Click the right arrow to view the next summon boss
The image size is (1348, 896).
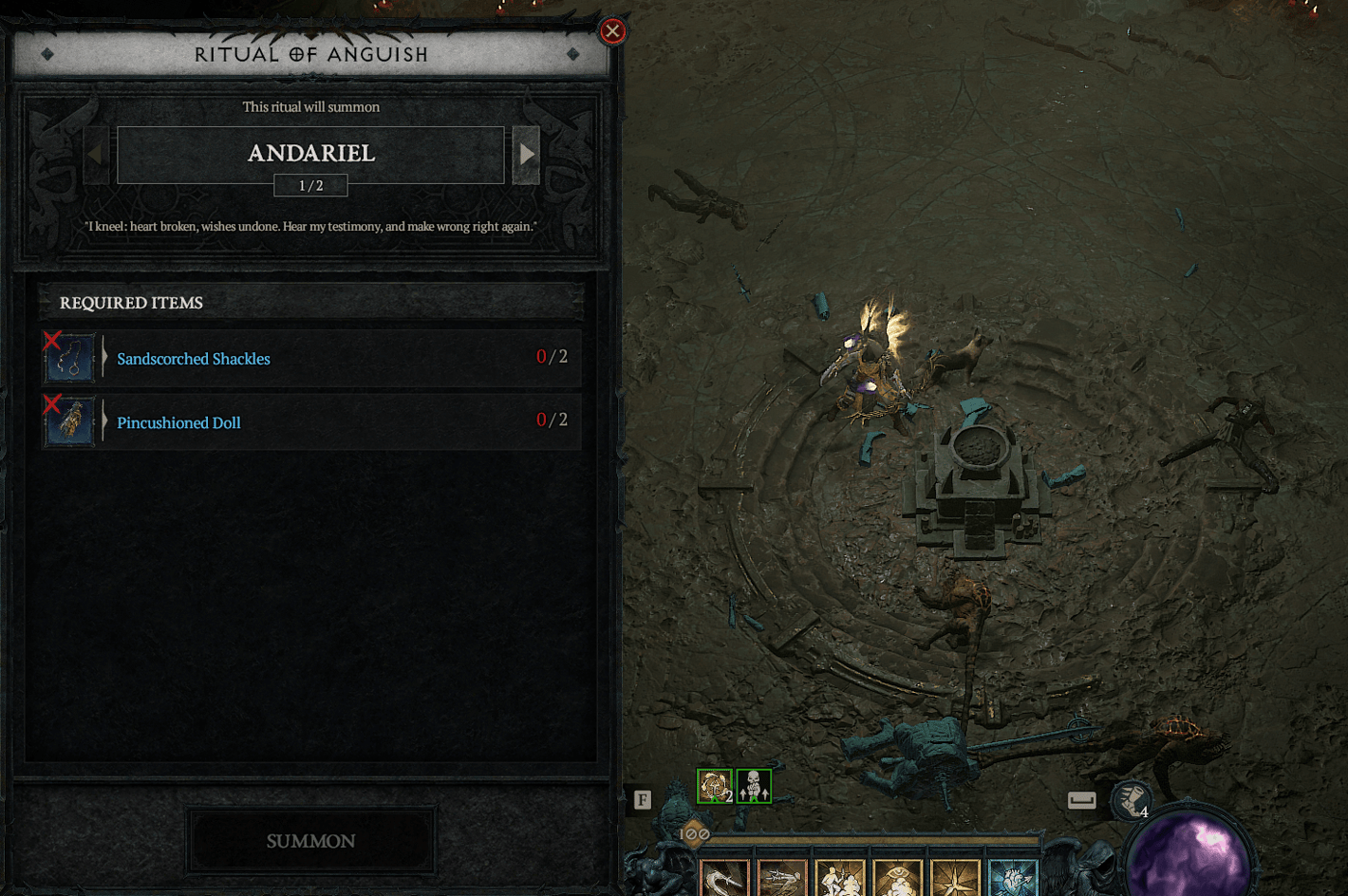tap(526, 153)
